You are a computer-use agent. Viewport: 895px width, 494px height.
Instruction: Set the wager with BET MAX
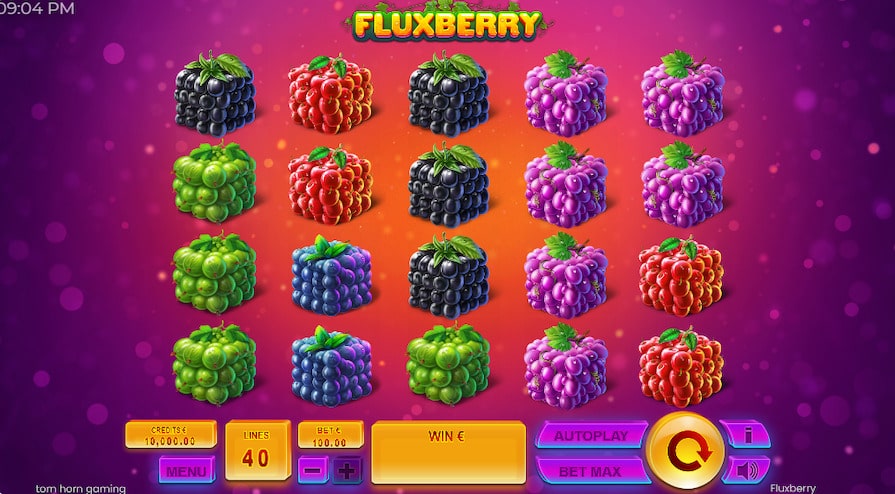pyautogui.click(x=589, y=470)
